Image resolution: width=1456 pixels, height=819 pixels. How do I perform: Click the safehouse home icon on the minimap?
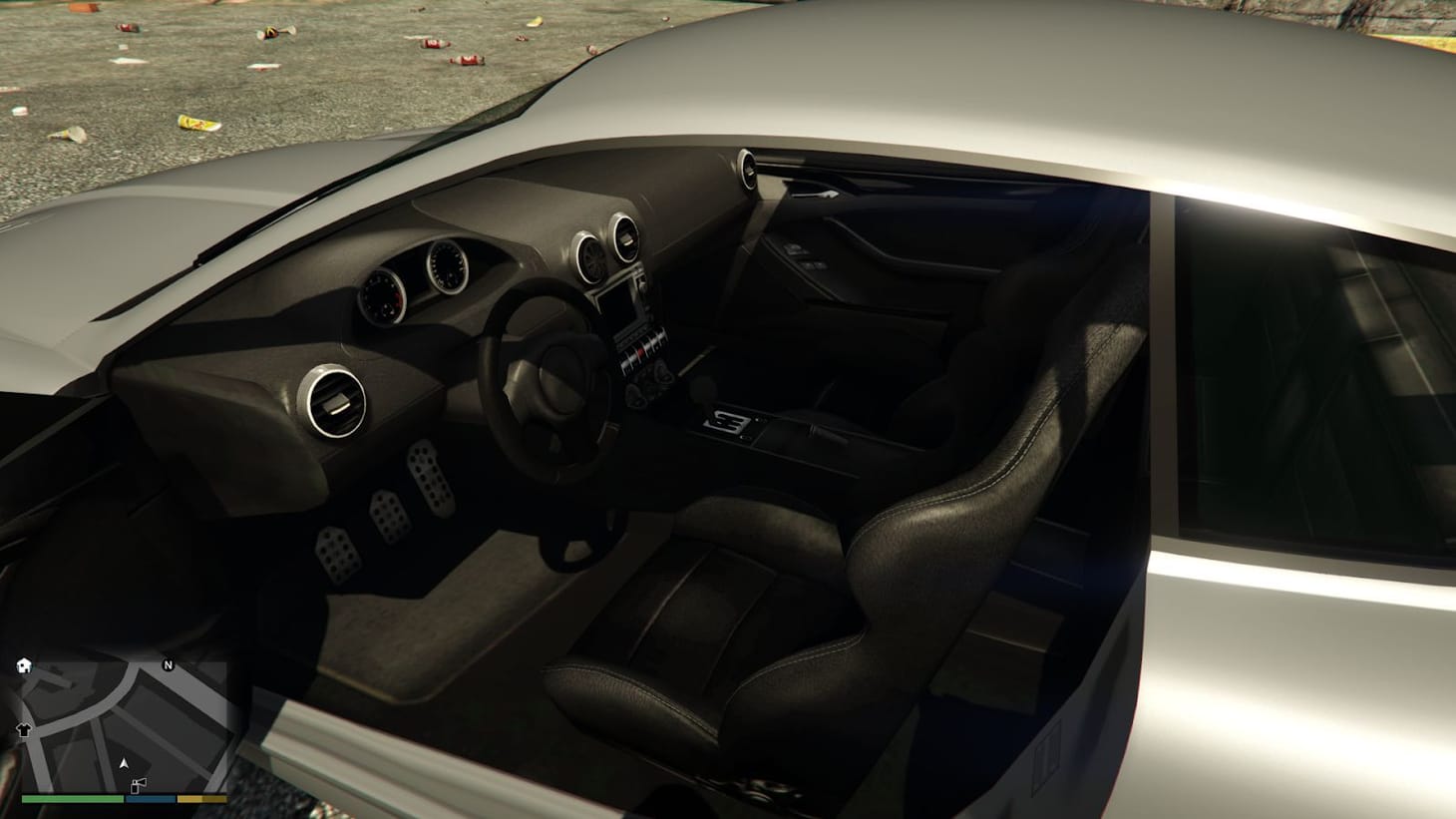24,665
